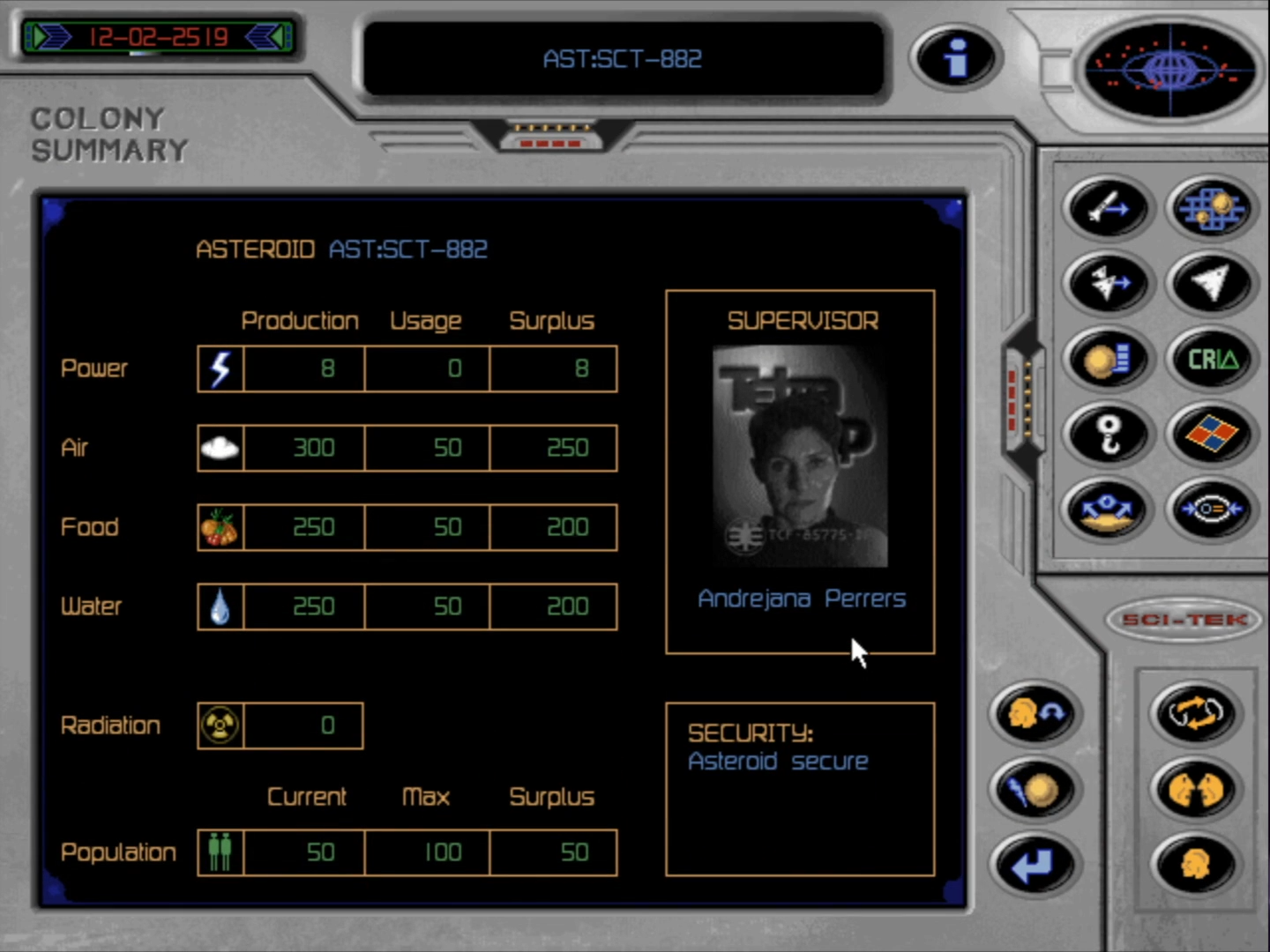Open the red and blue checkered tile icon
Screen dimensions: 1270x952
pos(1212,434)
